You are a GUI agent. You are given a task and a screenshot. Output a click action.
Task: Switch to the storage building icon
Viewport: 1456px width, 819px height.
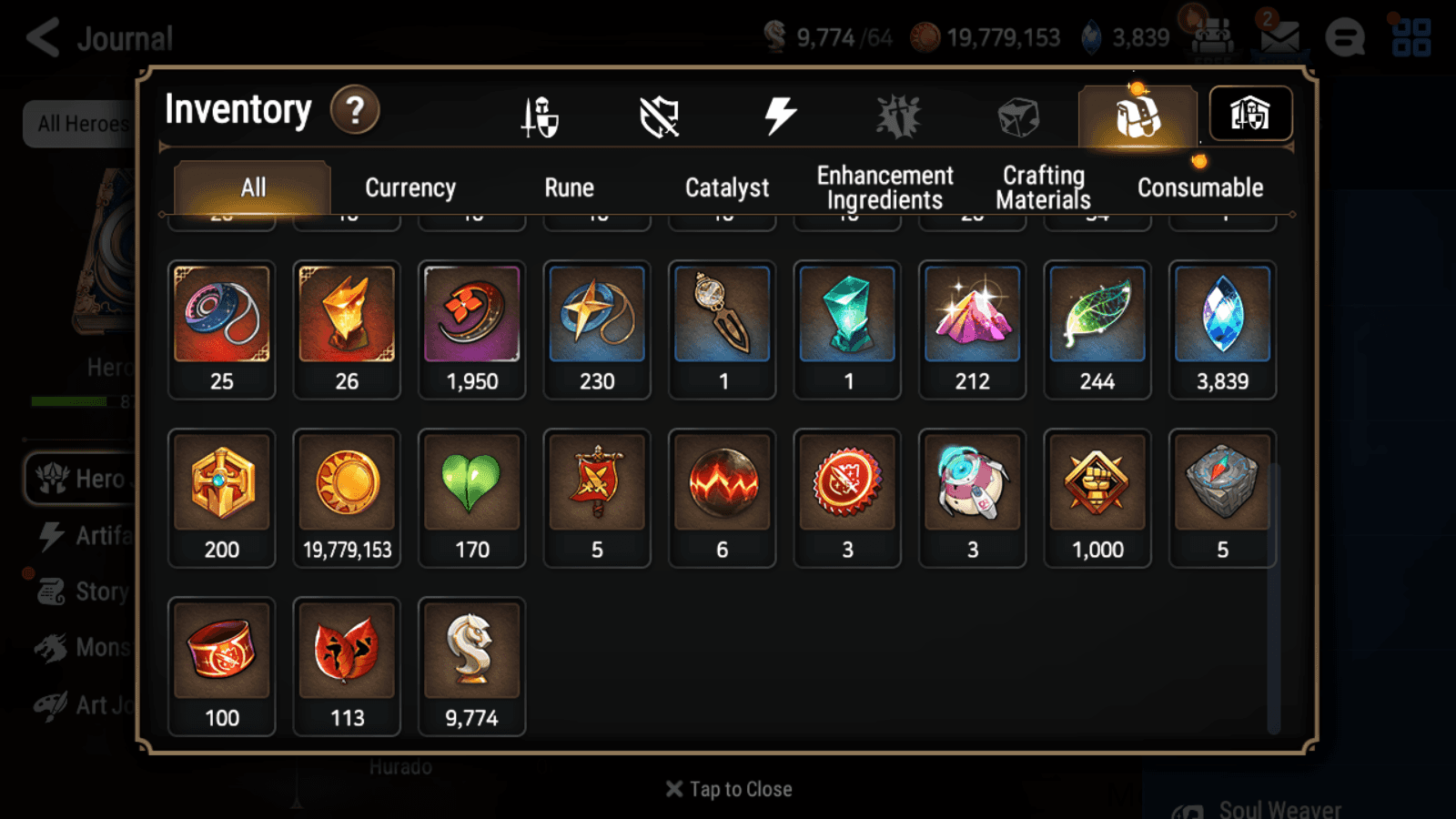point(1251,113)
